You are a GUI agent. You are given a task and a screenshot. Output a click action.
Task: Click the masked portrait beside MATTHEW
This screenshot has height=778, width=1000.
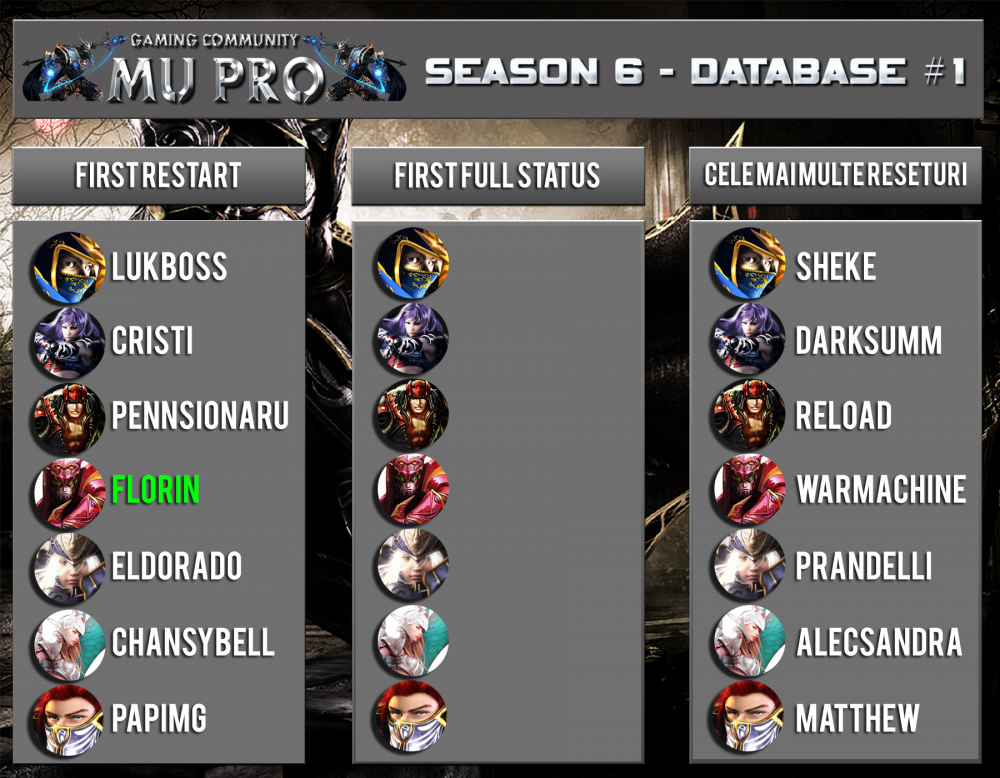tap(749, 718)
